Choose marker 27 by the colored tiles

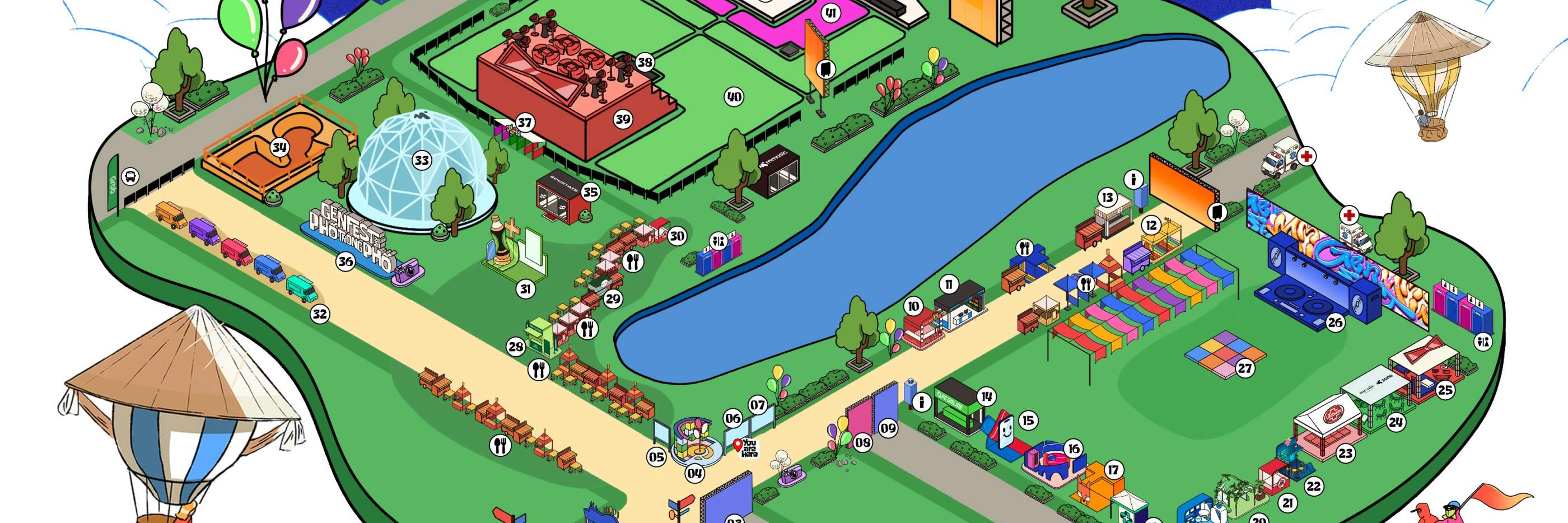[1244, 368]
